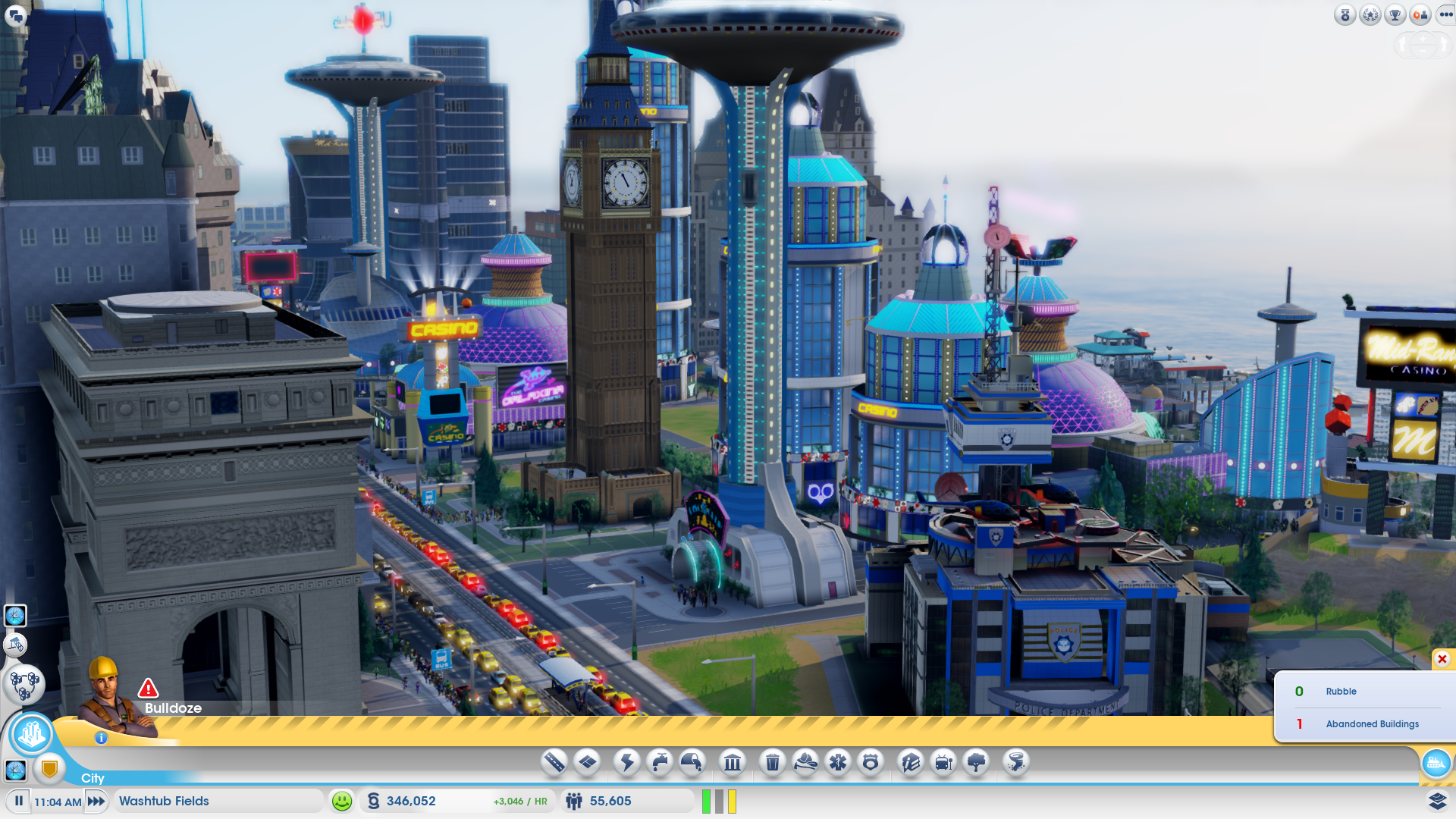Open the trophy achievements button
Image resolution: width=1456 pixels, height=819 pixels.
point(1395,14)
